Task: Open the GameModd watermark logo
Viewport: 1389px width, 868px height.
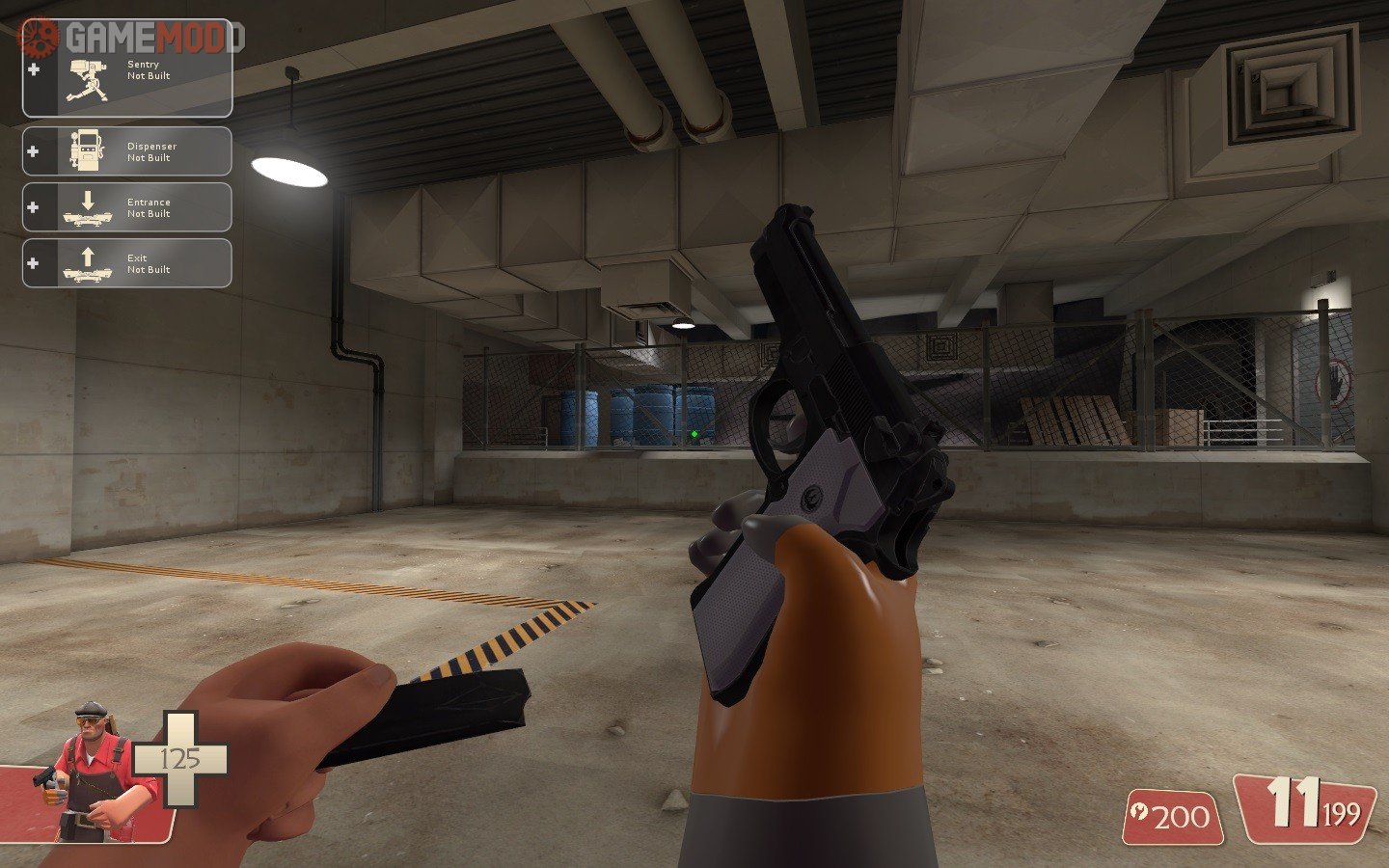Action: tap(135, 38)
